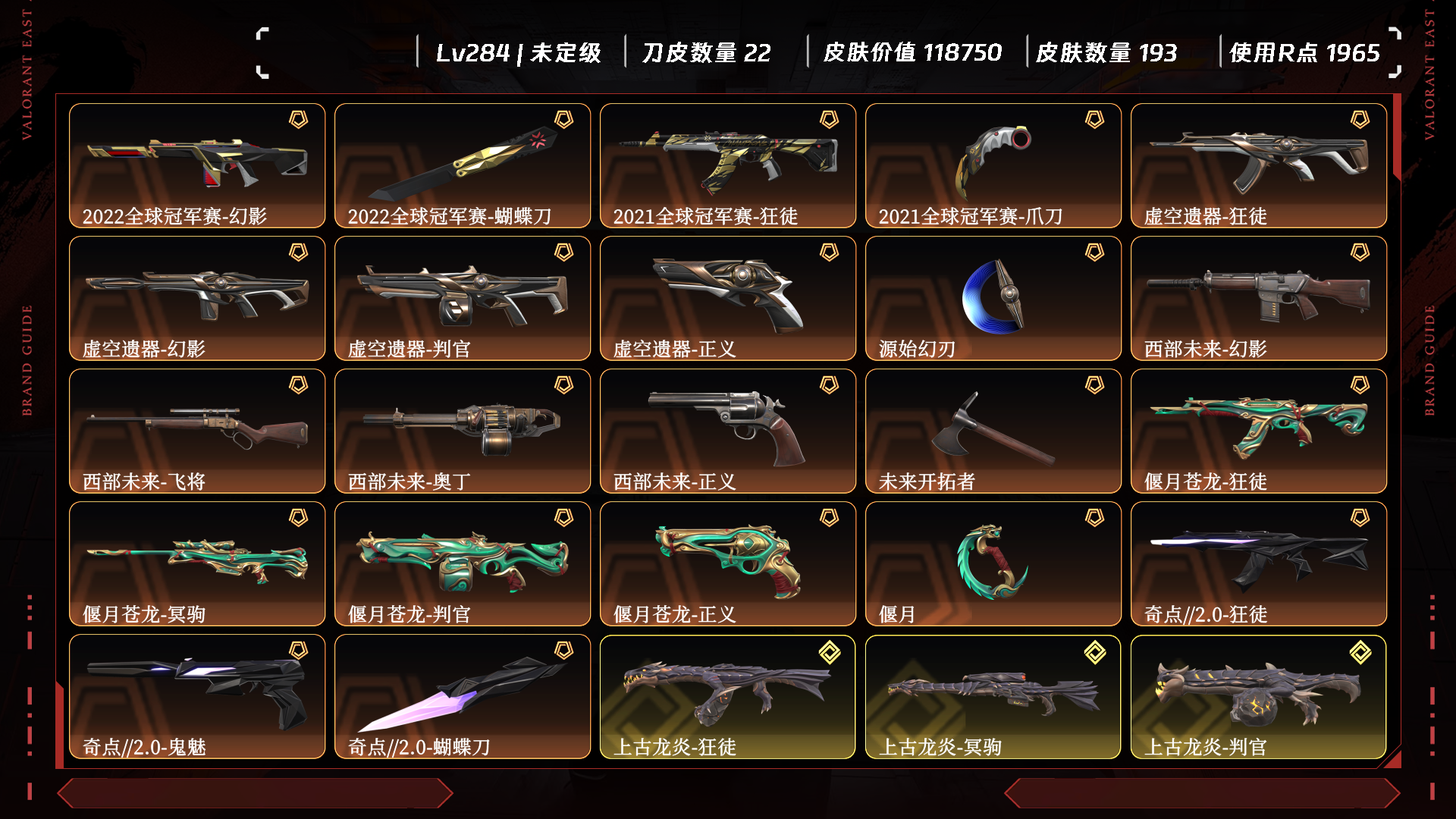Select the 上古龙炎-判官 skin tile
Screen dimensions: 1456x819
coord(1259,696)
